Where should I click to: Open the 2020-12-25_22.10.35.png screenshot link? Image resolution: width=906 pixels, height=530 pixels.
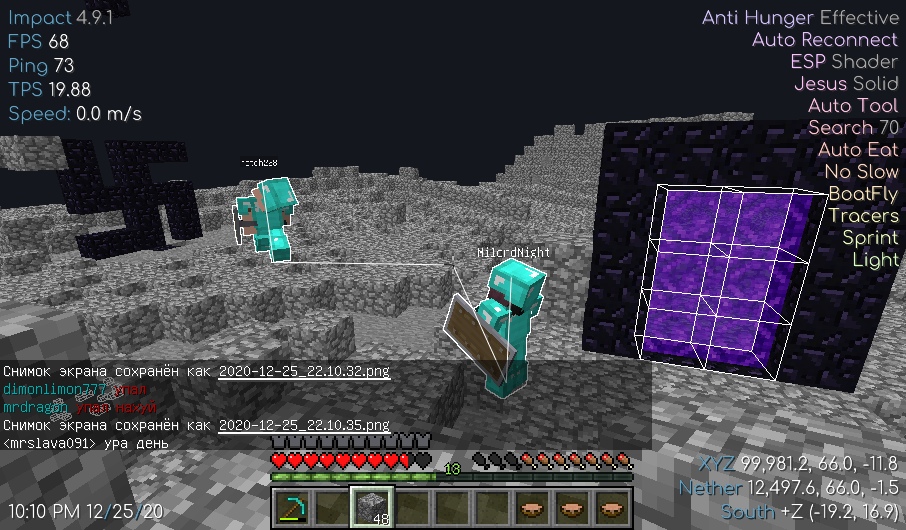(x=303, y=425)
